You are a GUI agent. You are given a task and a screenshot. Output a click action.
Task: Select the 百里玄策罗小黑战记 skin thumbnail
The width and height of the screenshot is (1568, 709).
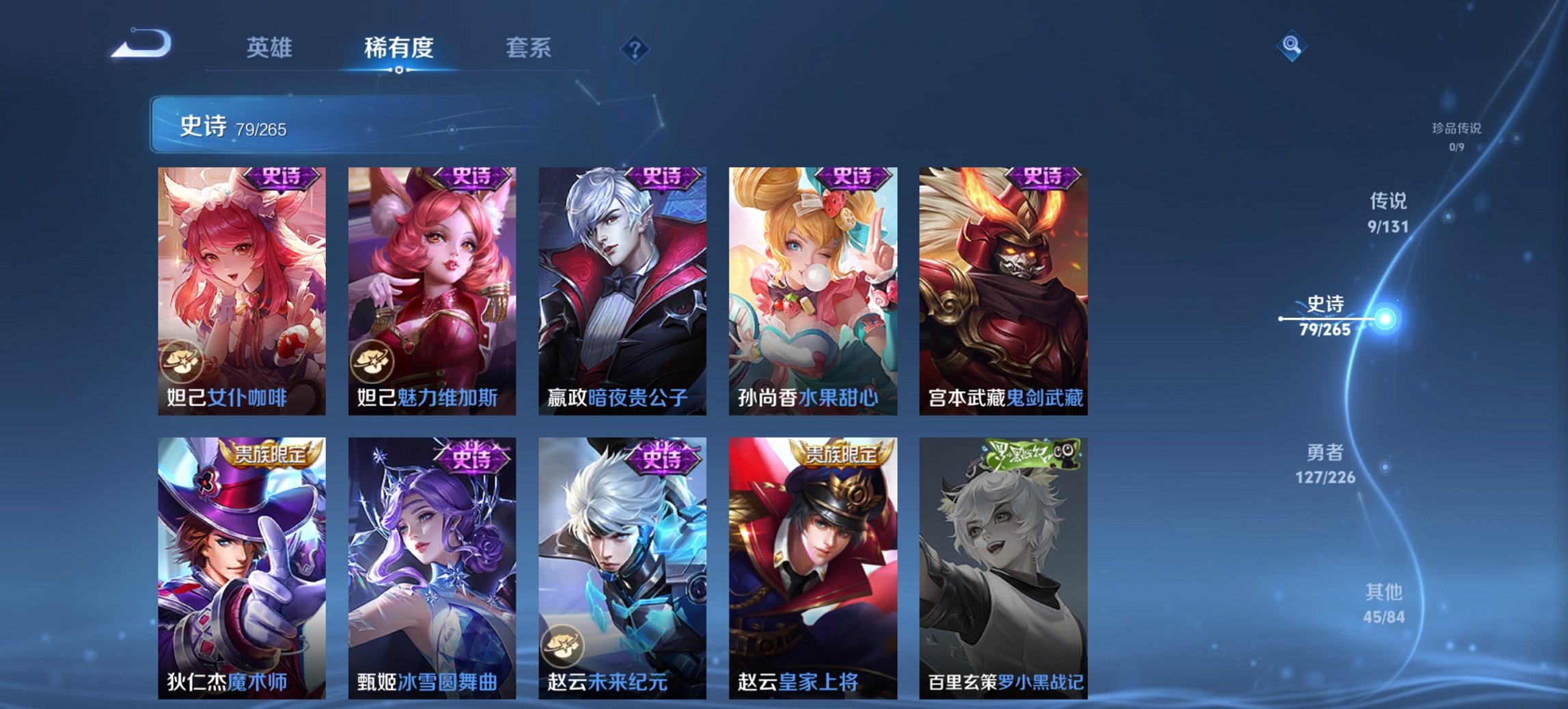pos(1004,561)
